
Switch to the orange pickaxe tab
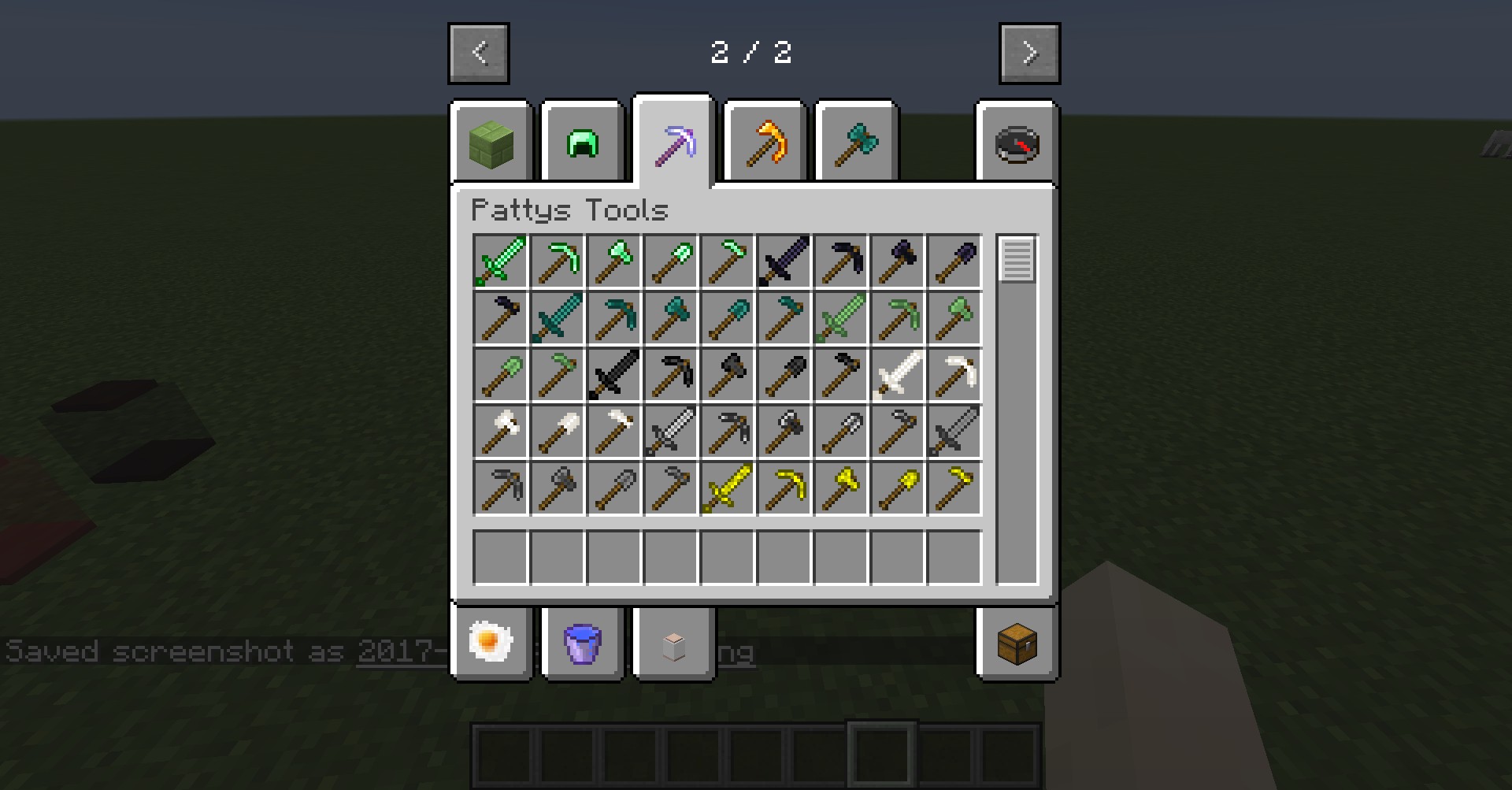click(x=765, y=143)
